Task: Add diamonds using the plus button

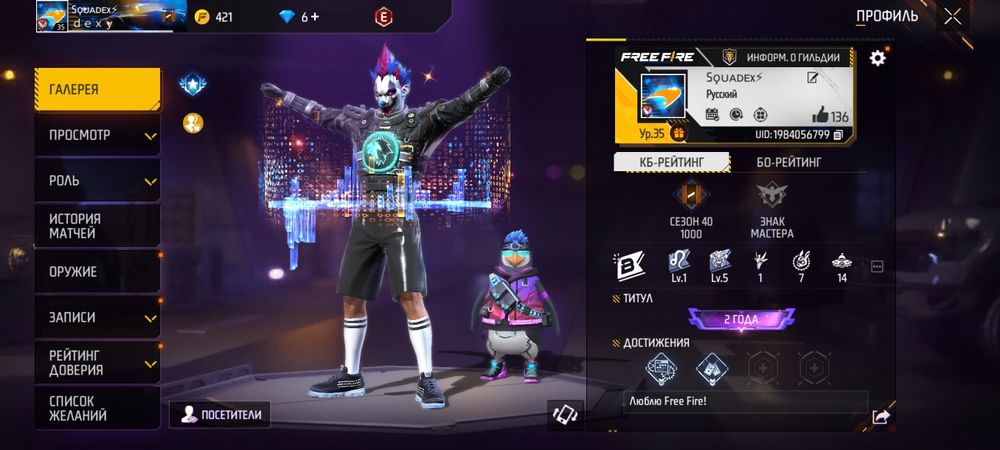Action: 316,17
